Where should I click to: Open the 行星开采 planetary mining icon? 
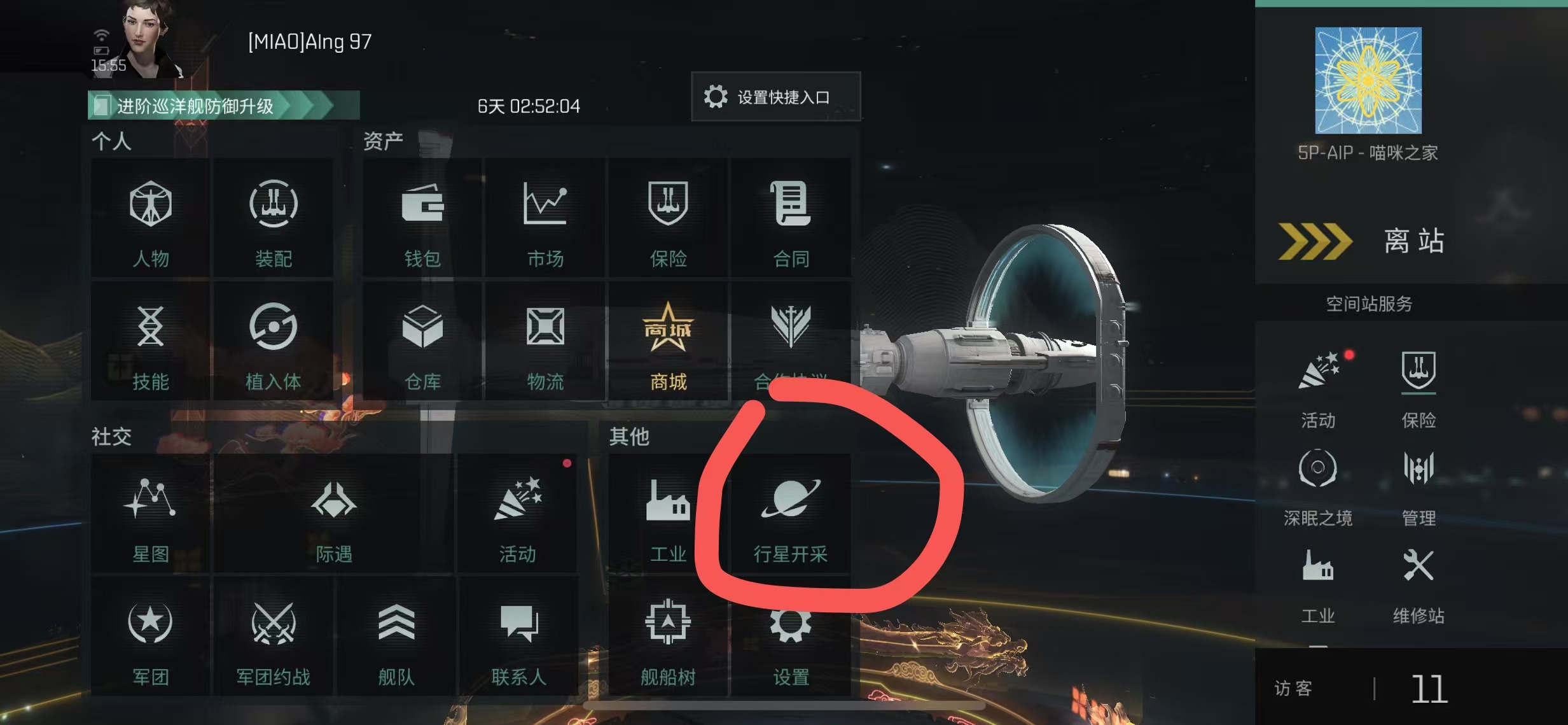click(x=790, y=509)
